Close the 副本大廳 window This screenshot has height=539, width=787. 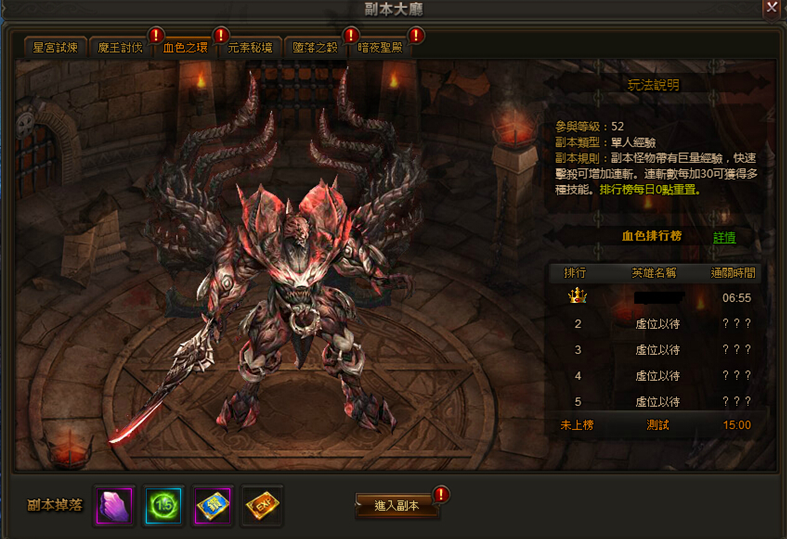pyautogui.click(x=772, y=9)
